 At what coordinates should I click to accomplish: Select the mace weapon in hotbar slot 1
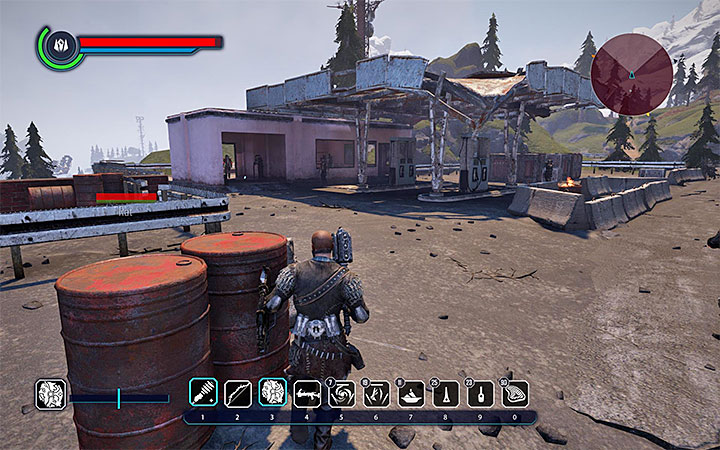(x=203, y=392)
